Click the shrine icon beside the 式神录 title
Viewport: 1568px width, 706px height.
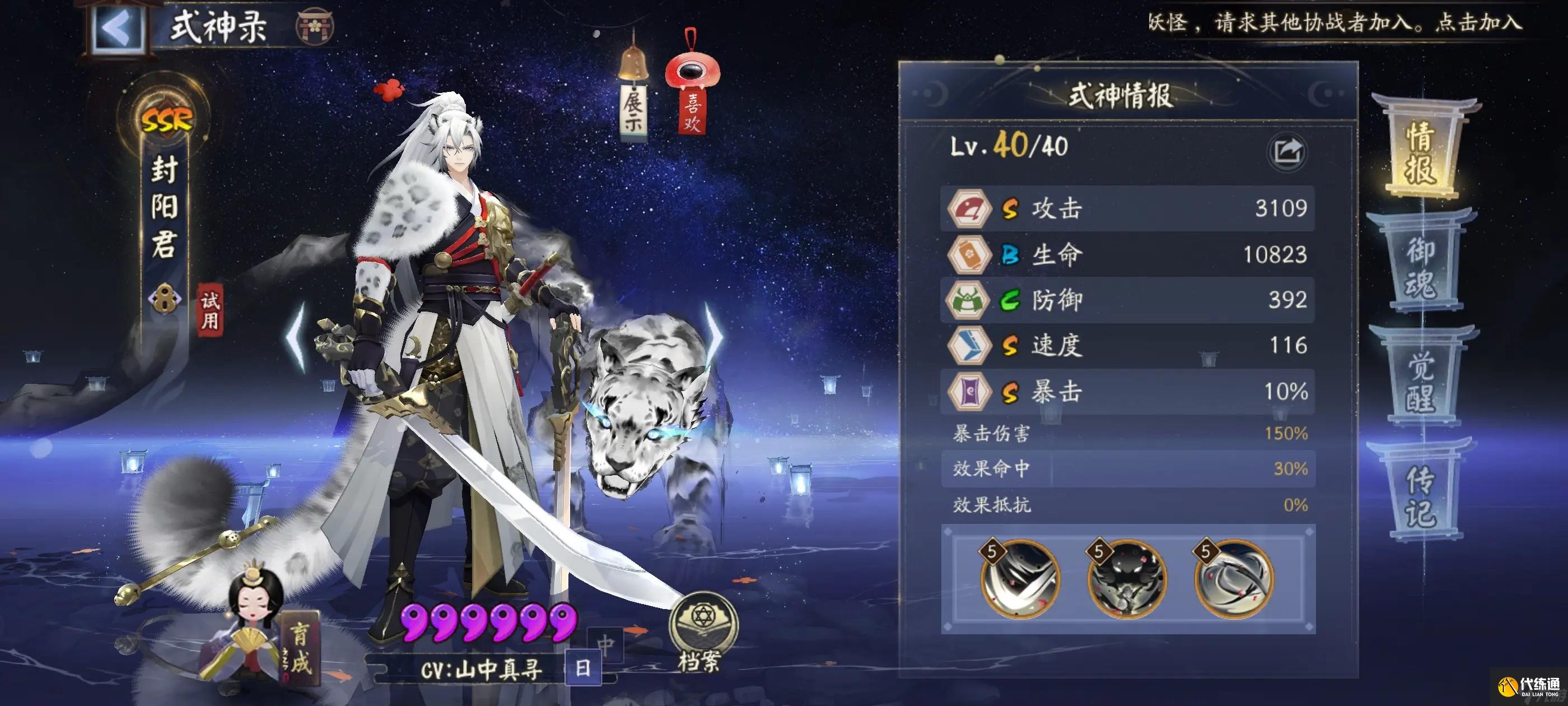coord(314,27)
